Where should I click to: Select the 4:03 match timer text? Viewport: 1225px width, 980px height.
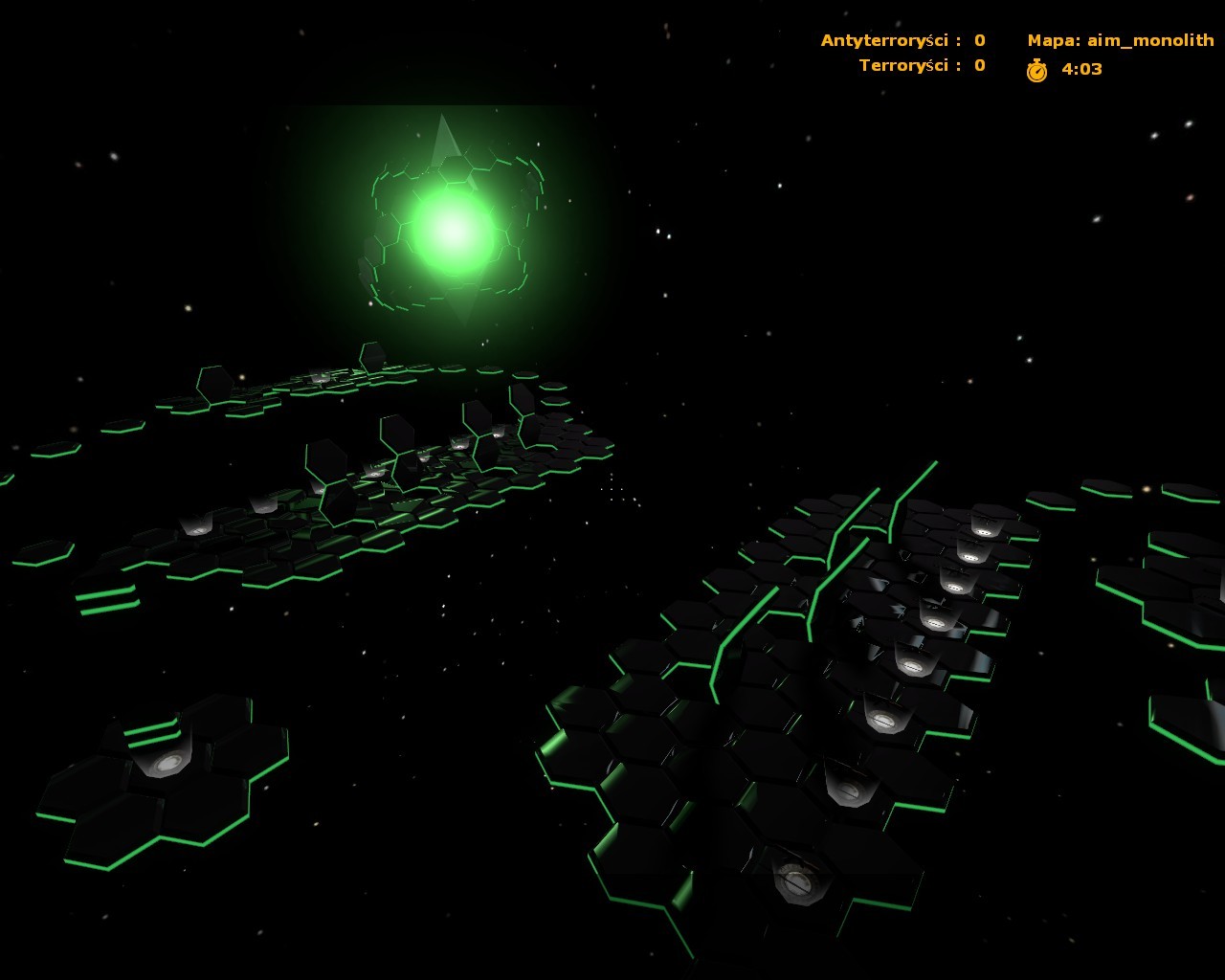click(1080, 69)
